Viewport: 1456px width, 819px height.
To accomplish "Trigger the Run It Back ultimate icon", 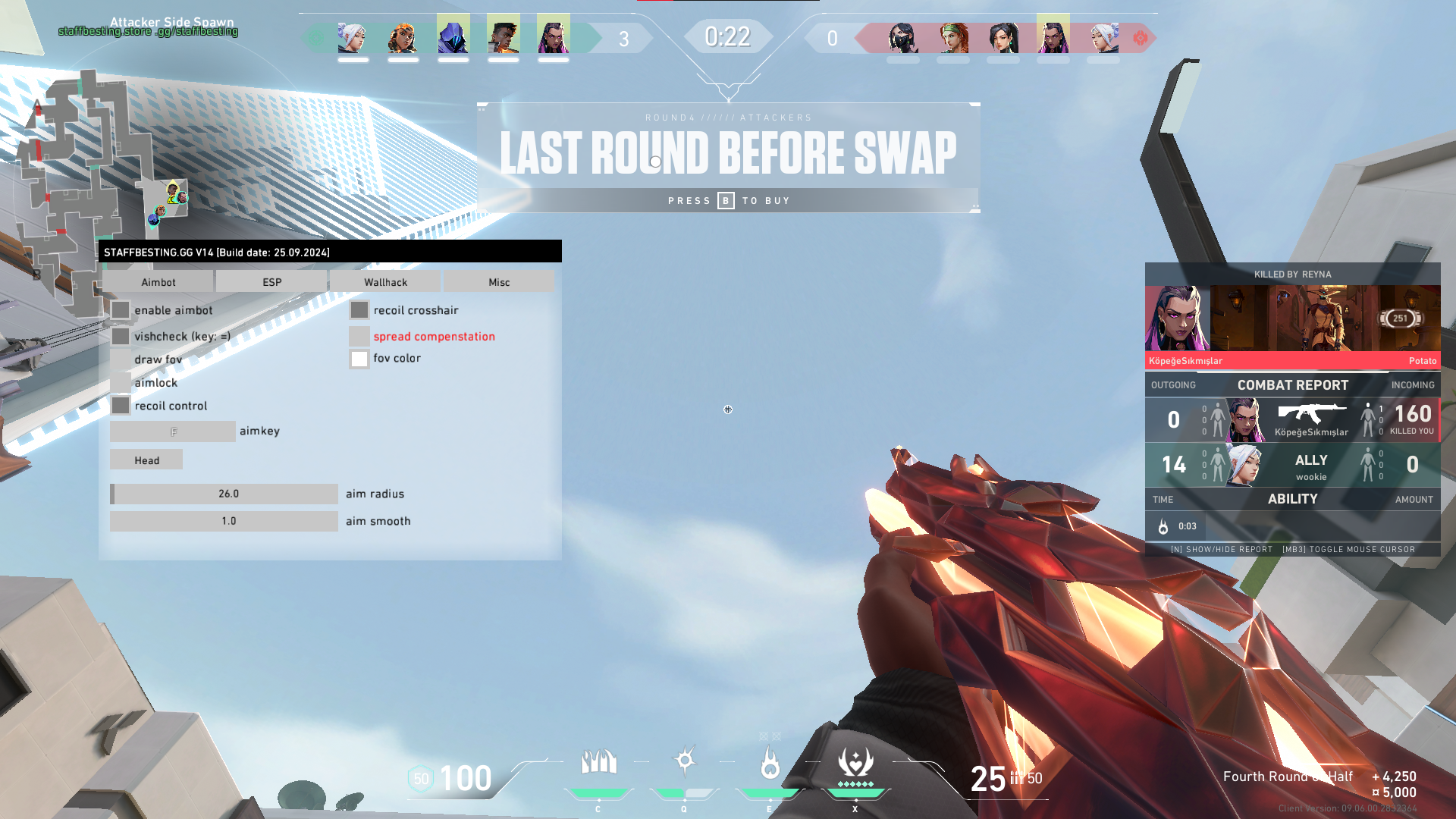I will pyautogui.click(x=855, y=763).
